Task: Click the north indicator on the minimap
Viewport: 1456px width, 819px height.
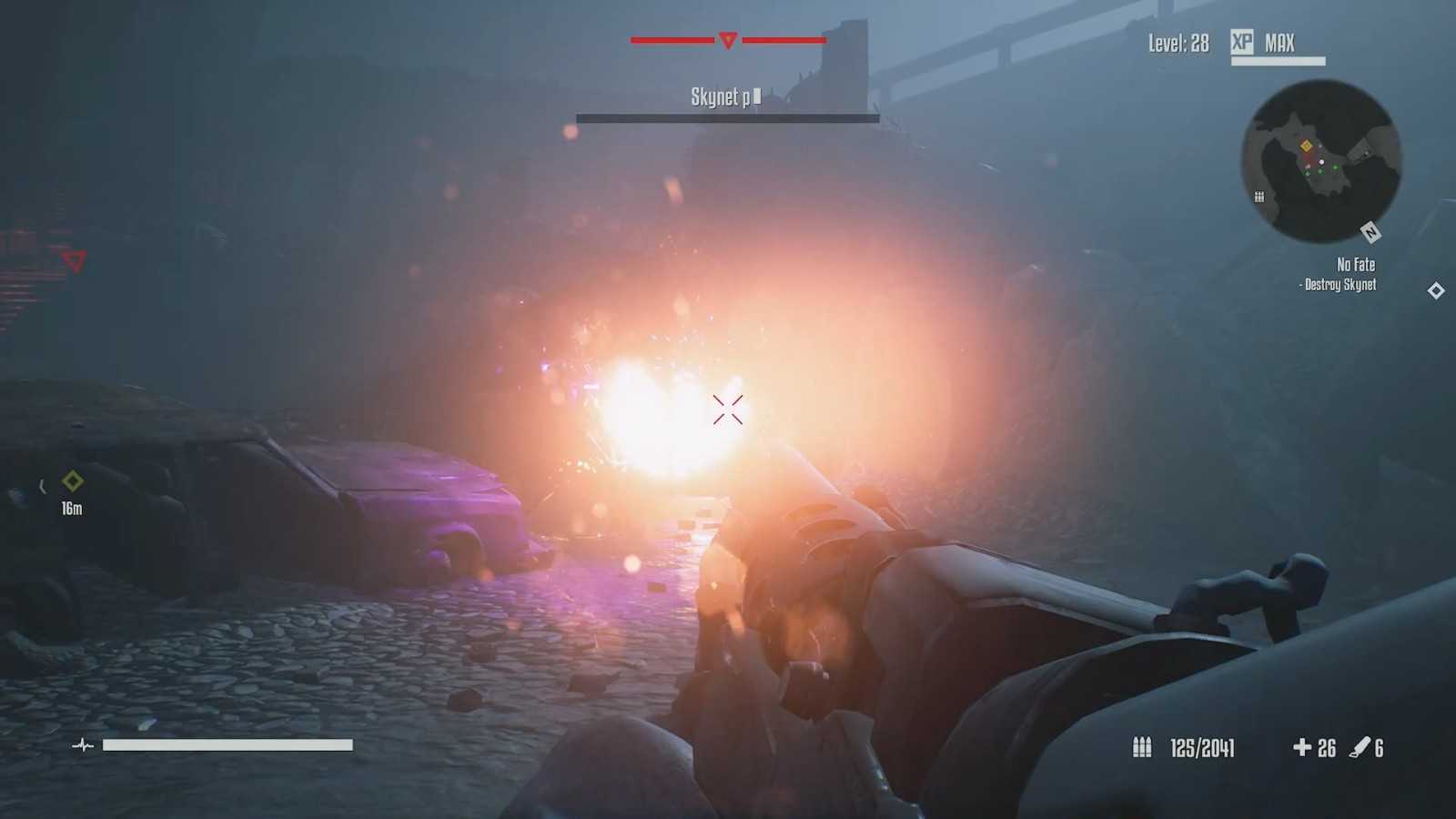Action: (1370, 233)
